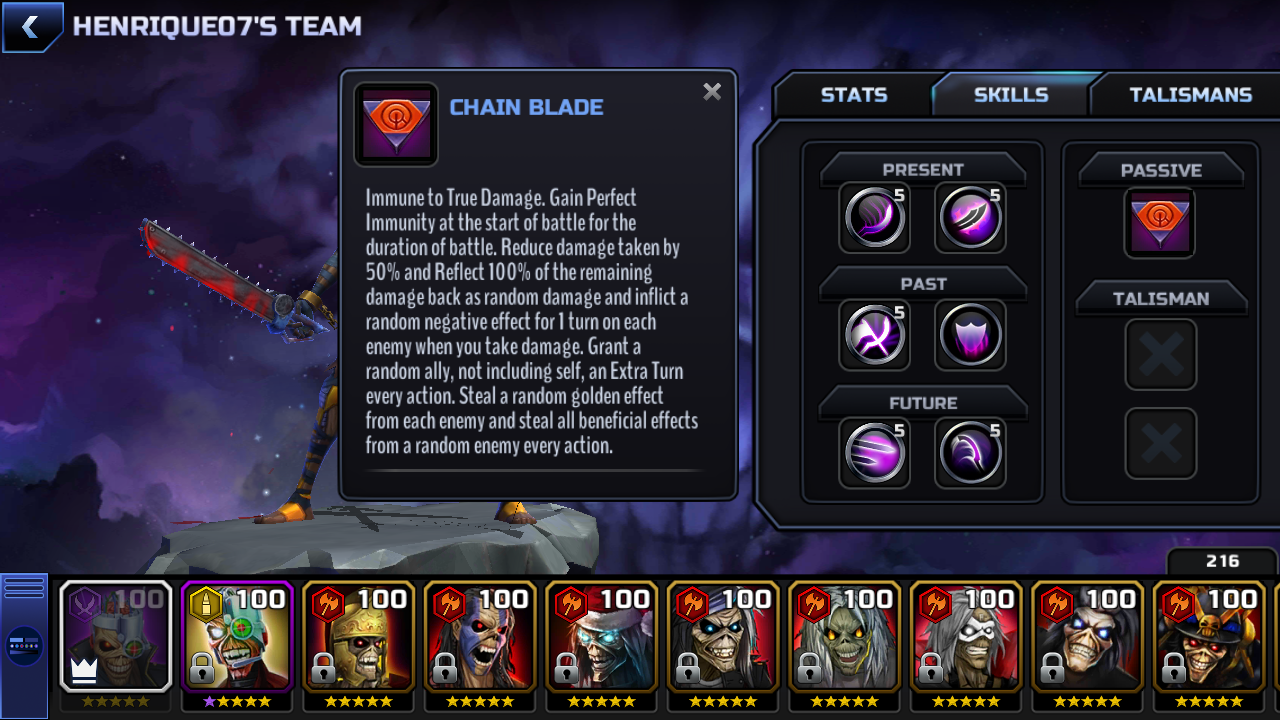Choose the Eddie with the skull-horned black hat
This screenshot has height=720, width=1280.
click(x=1208, y=637)
